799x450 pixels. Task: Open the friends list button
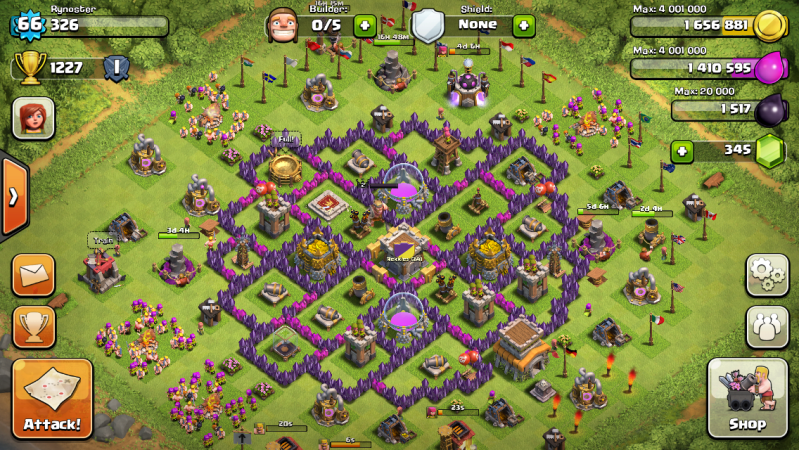click(x=767, y=326)
